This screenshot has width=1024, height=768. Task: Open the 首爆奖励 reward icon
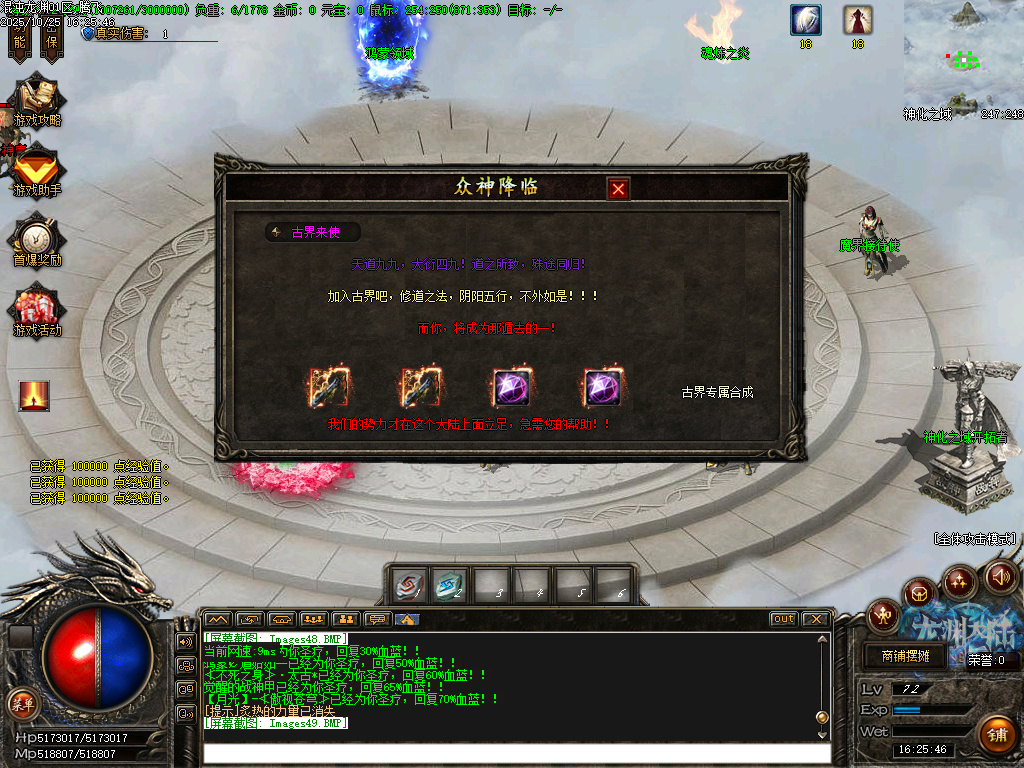click(x=37, y=240)
